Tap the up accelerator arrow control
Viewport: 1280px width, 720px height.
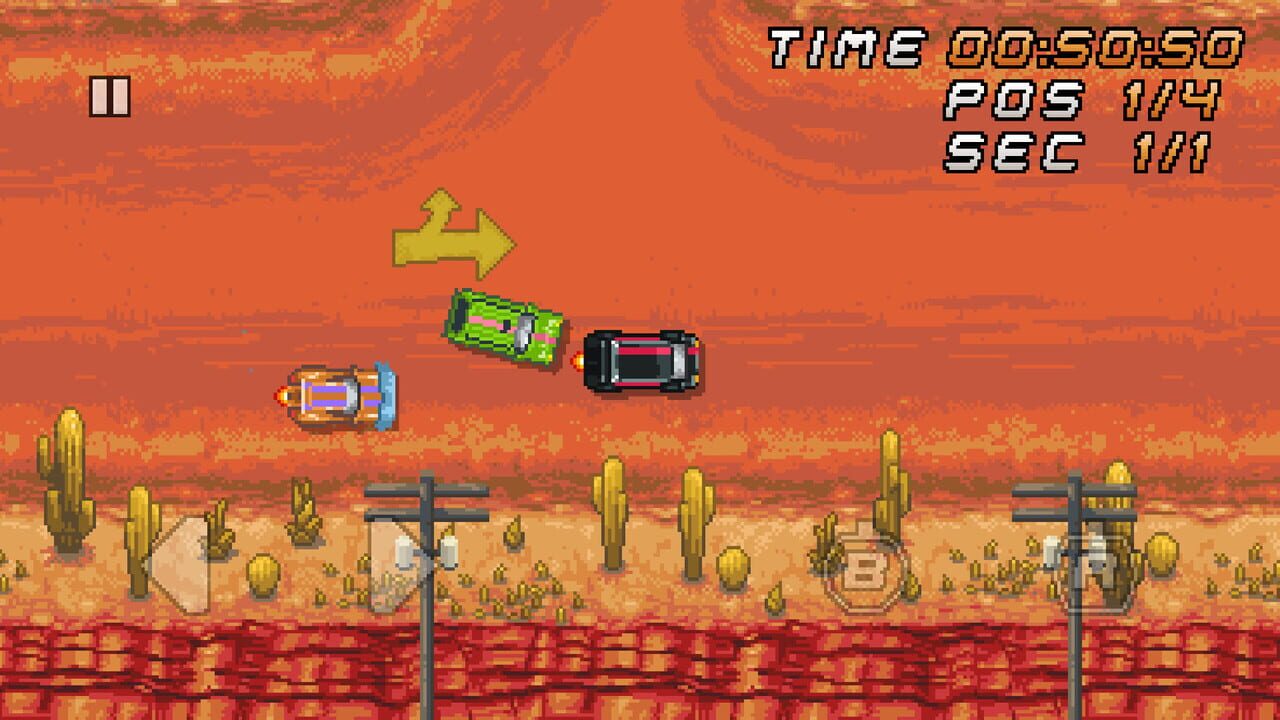(x=405, y=565)
